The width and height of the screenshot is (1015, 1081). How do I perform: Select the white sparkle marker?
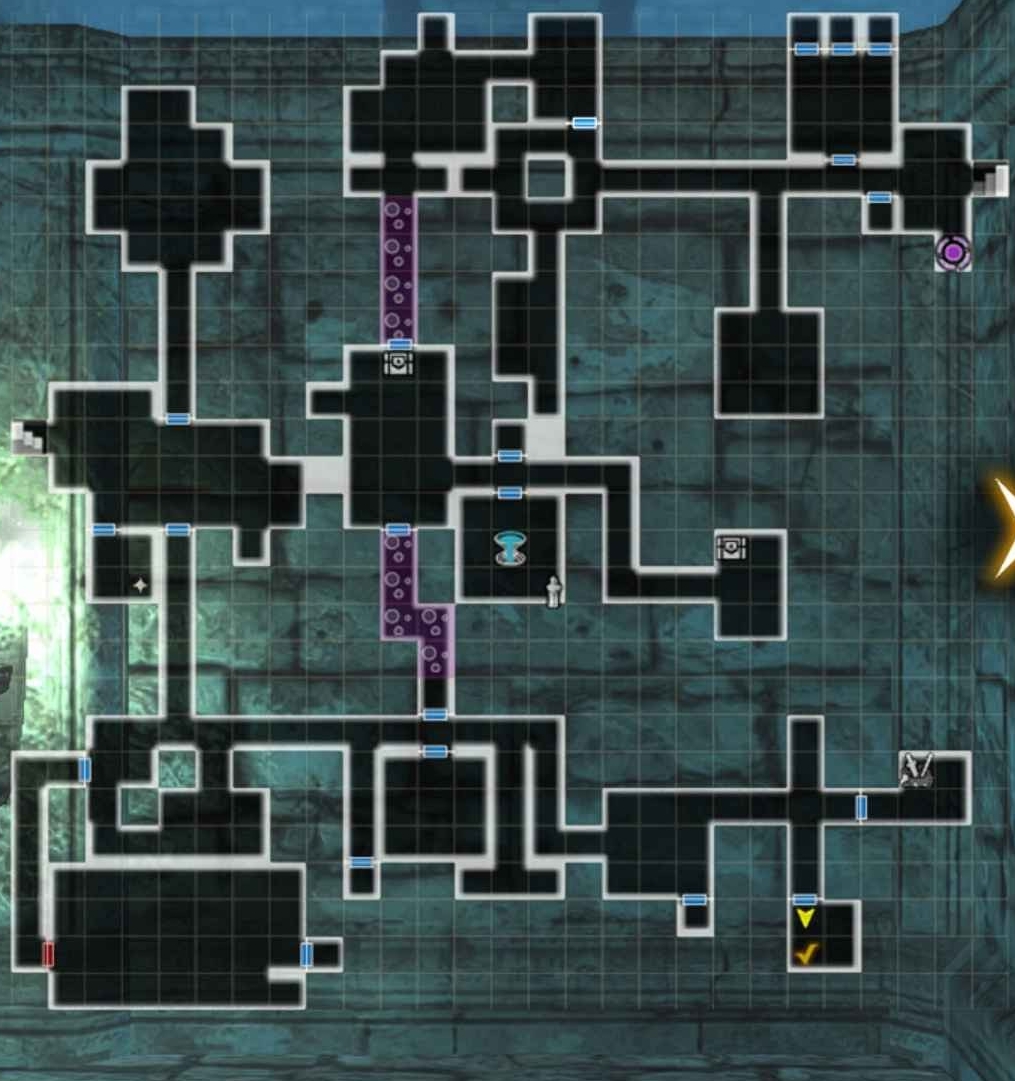pos(140,585)
